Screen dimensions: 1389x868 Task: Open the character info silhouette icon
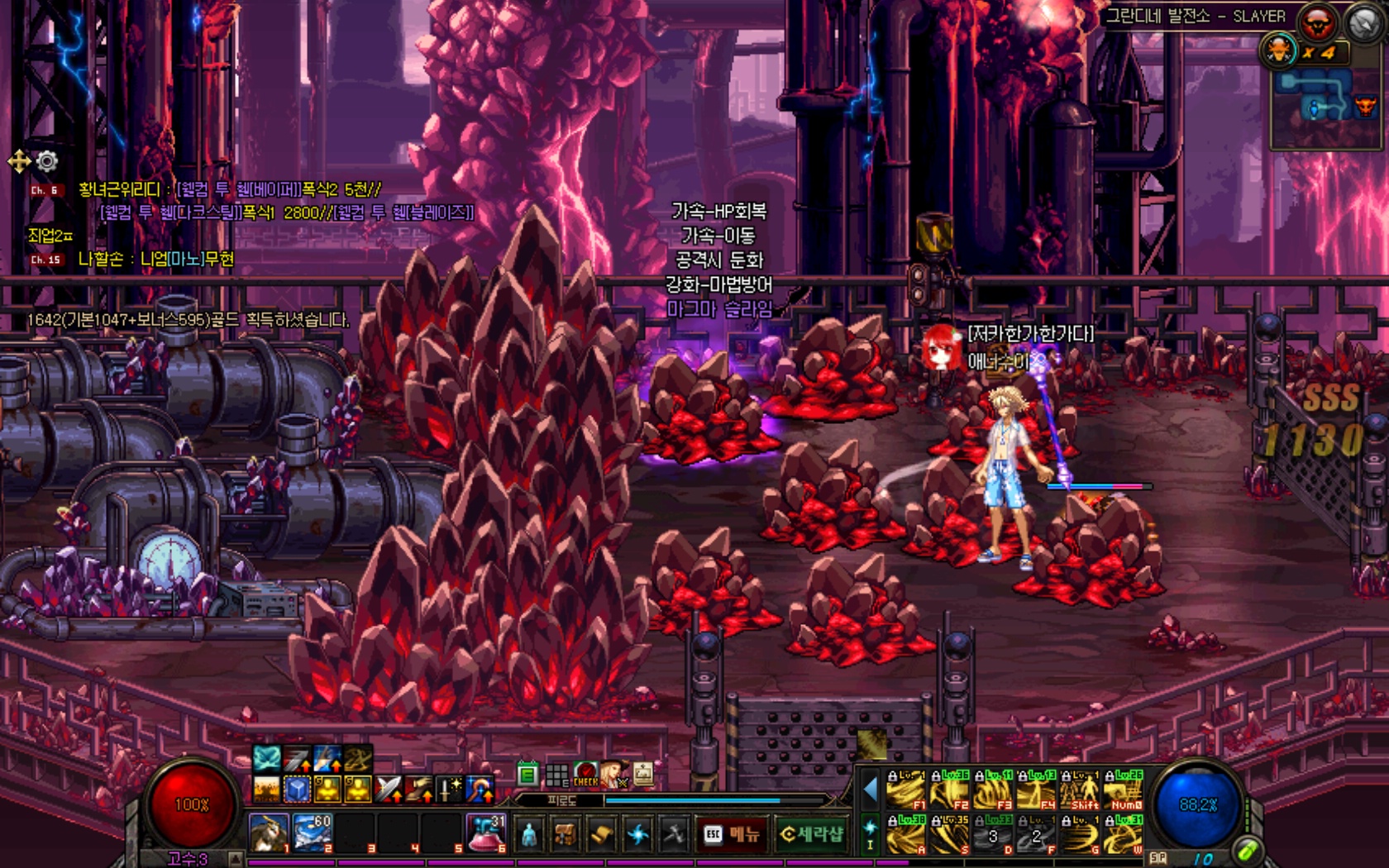(529, 835)
